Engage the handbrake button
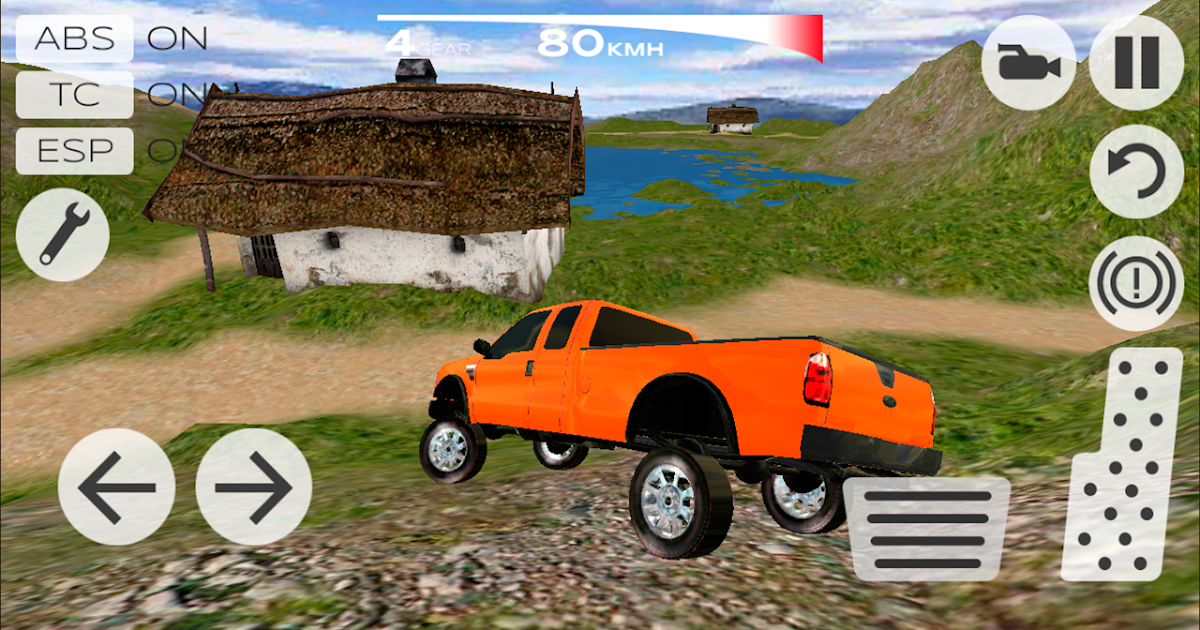Viewport: 1200px width, 630px height. pyautogui.click(x=1136, y=283)
